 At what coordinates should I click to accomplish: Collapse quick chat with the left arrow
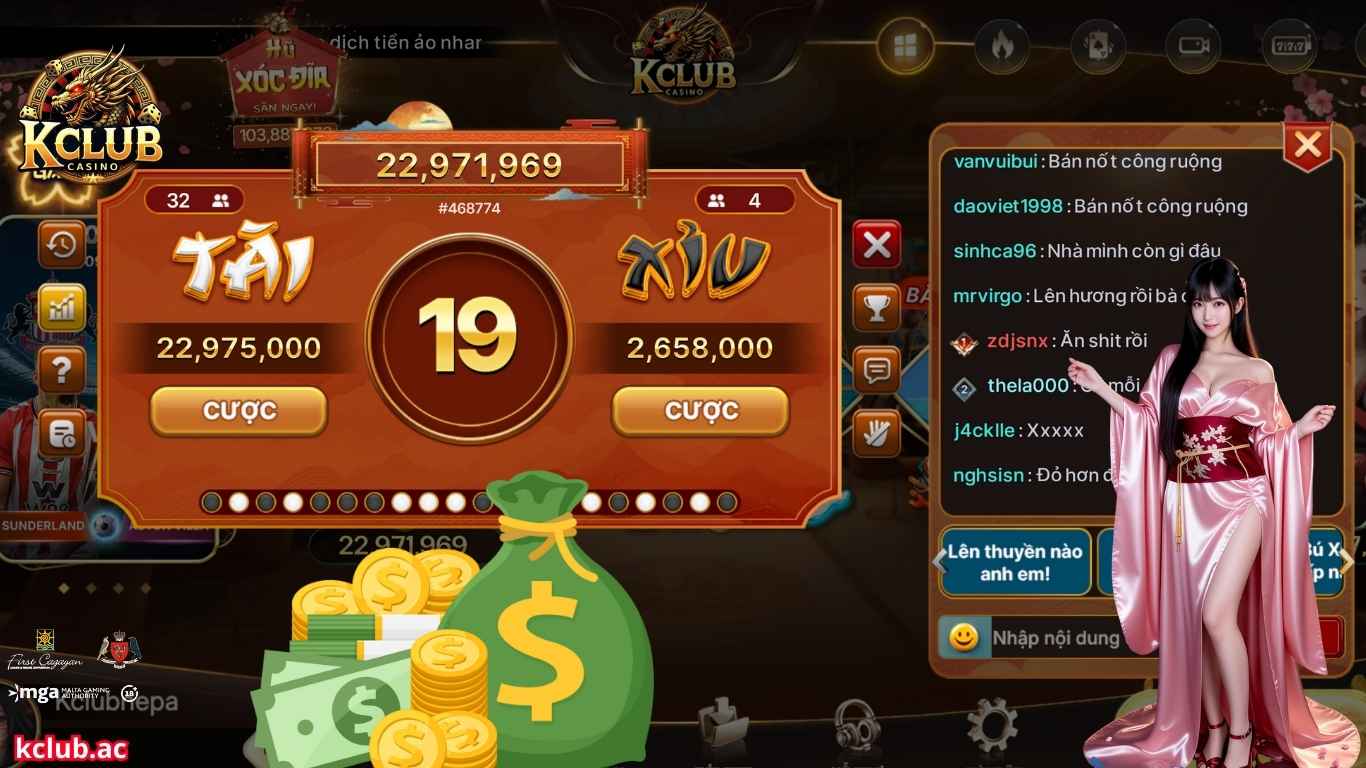(938, 561)
